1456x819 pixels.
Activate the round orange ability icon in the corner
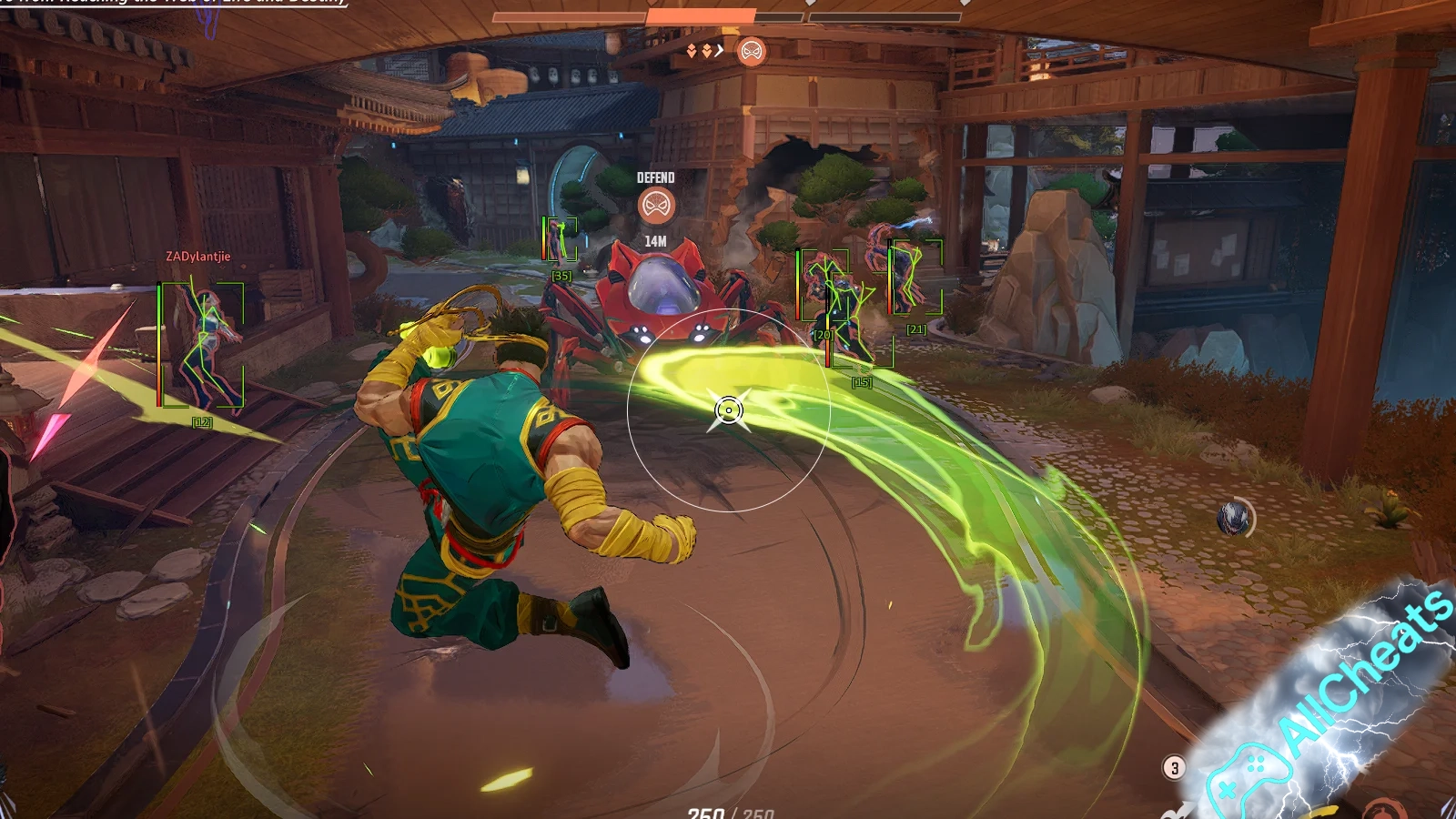point(1384,809)
